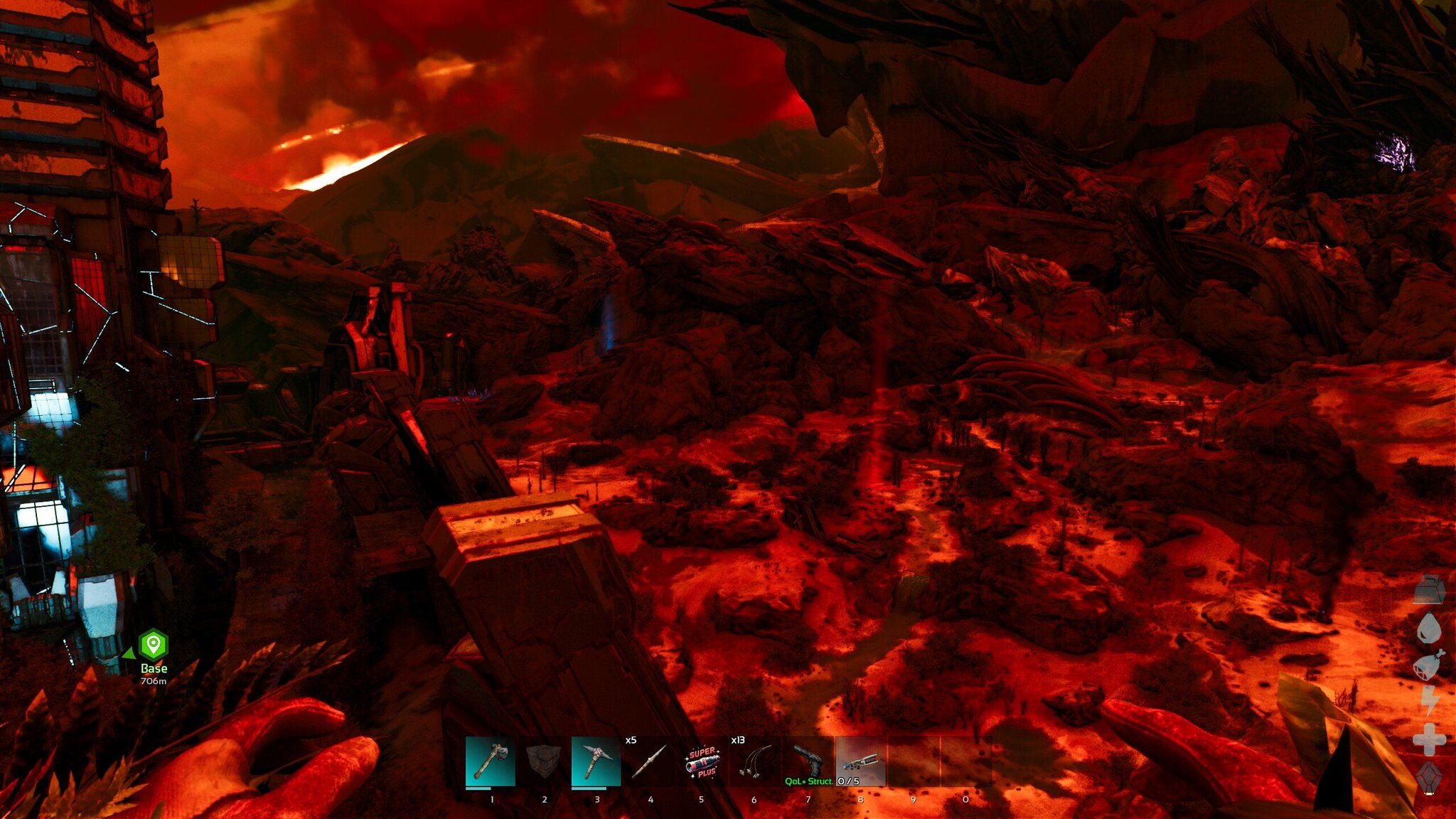Select the stone hatchet in hotbar slot 1
The image size is (1456, 819).
[491, 761]
